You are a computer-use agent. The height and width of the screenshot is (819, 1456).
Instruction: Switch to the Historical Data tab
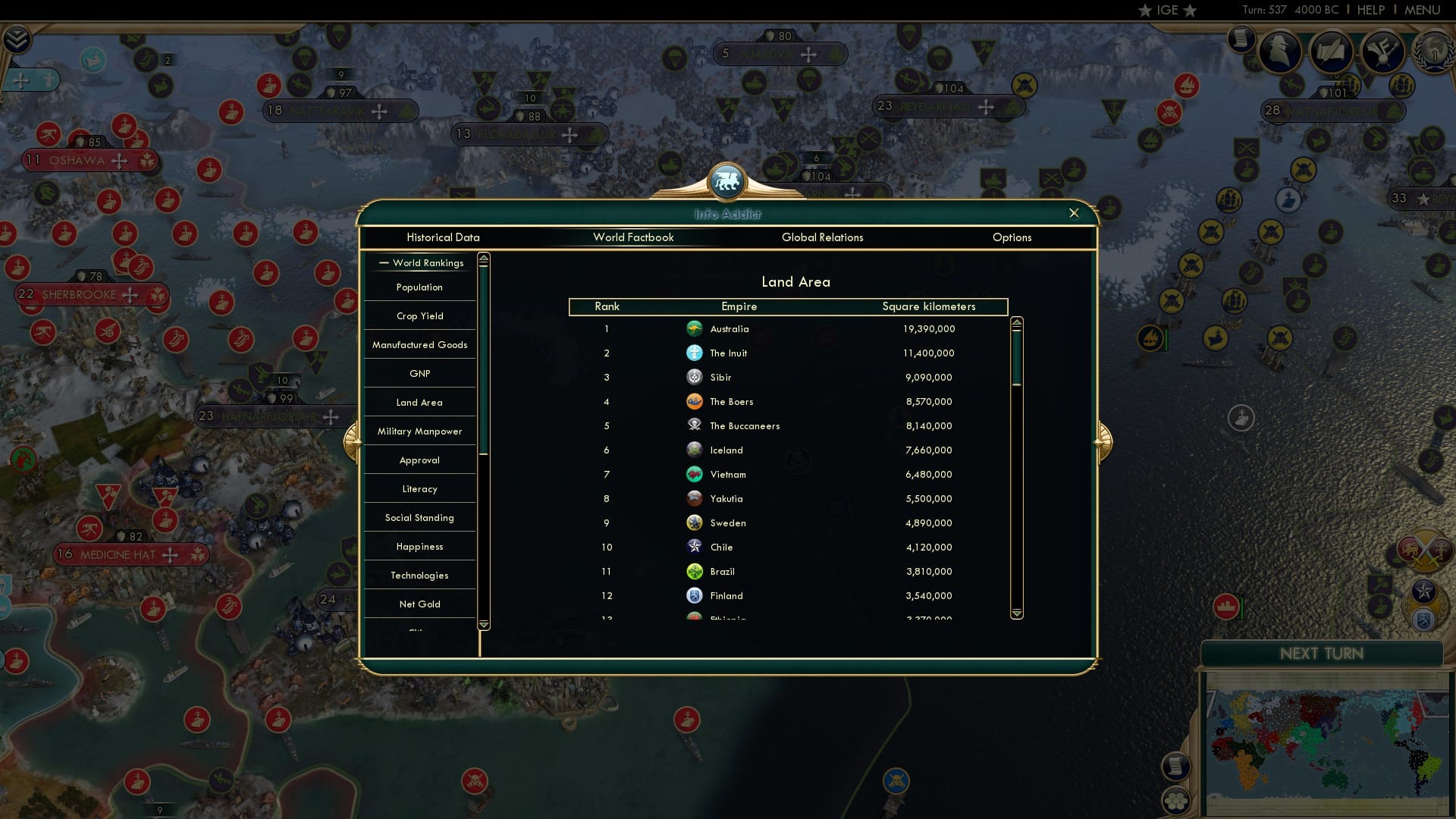[x=443, y=237]
